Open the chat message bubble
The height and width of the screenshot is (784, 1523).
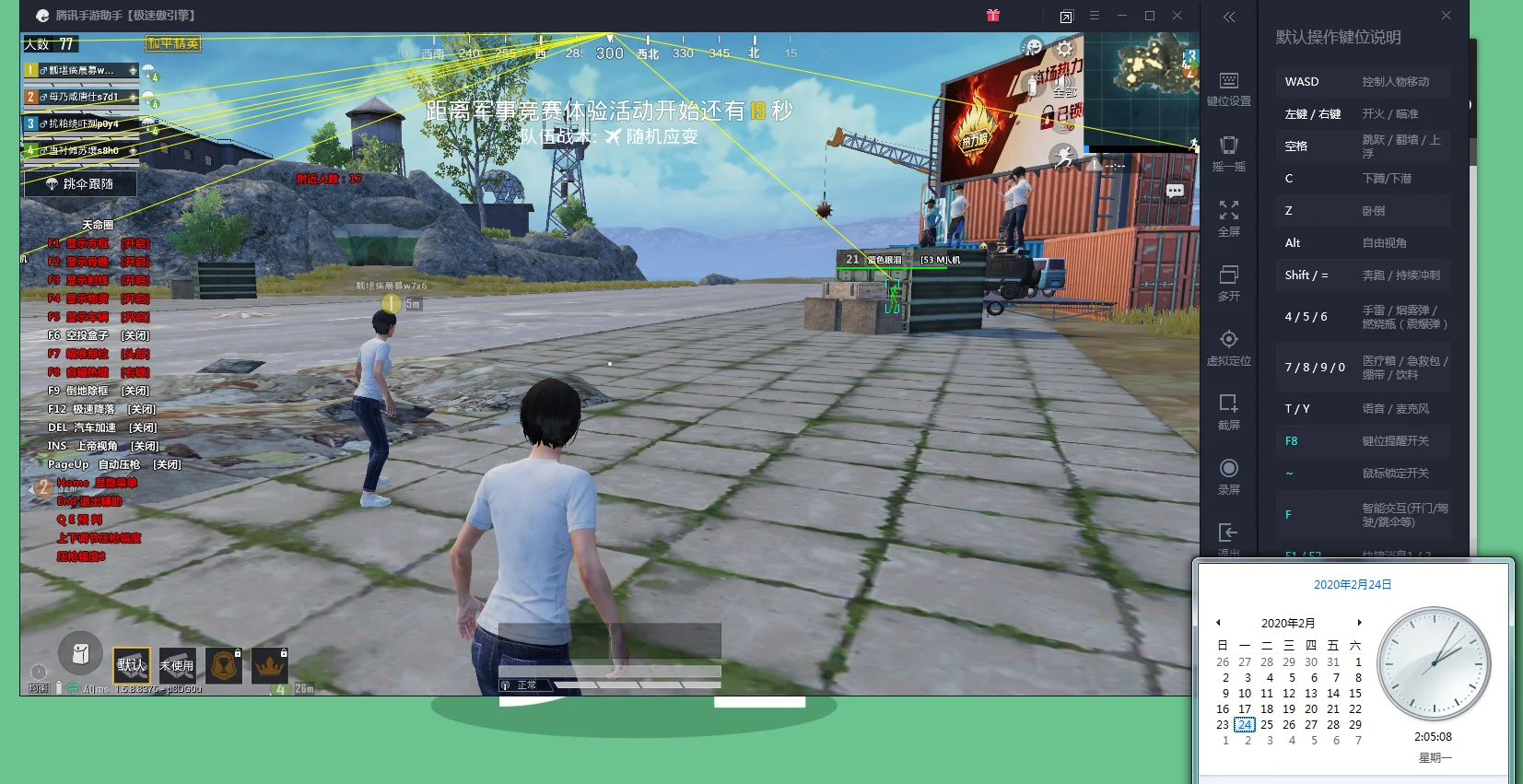1175,191
